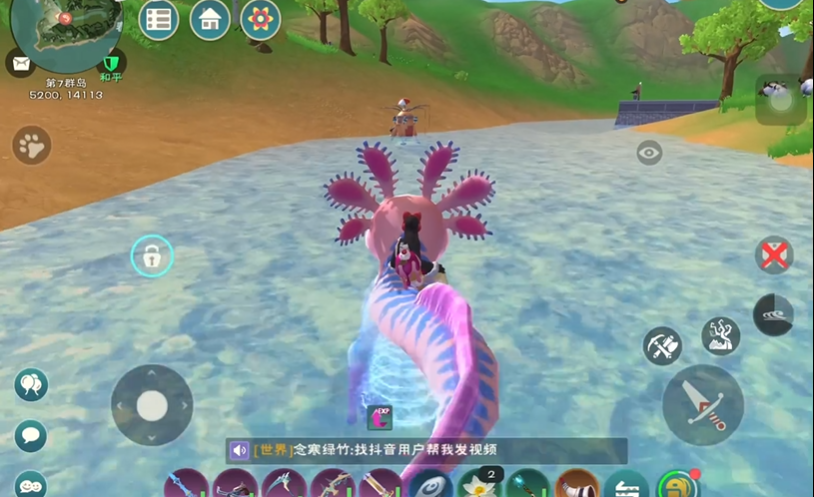The width and height of the screenshot is (814, 497).
Task: Toggle the eye visibility button
Action: 650,152
